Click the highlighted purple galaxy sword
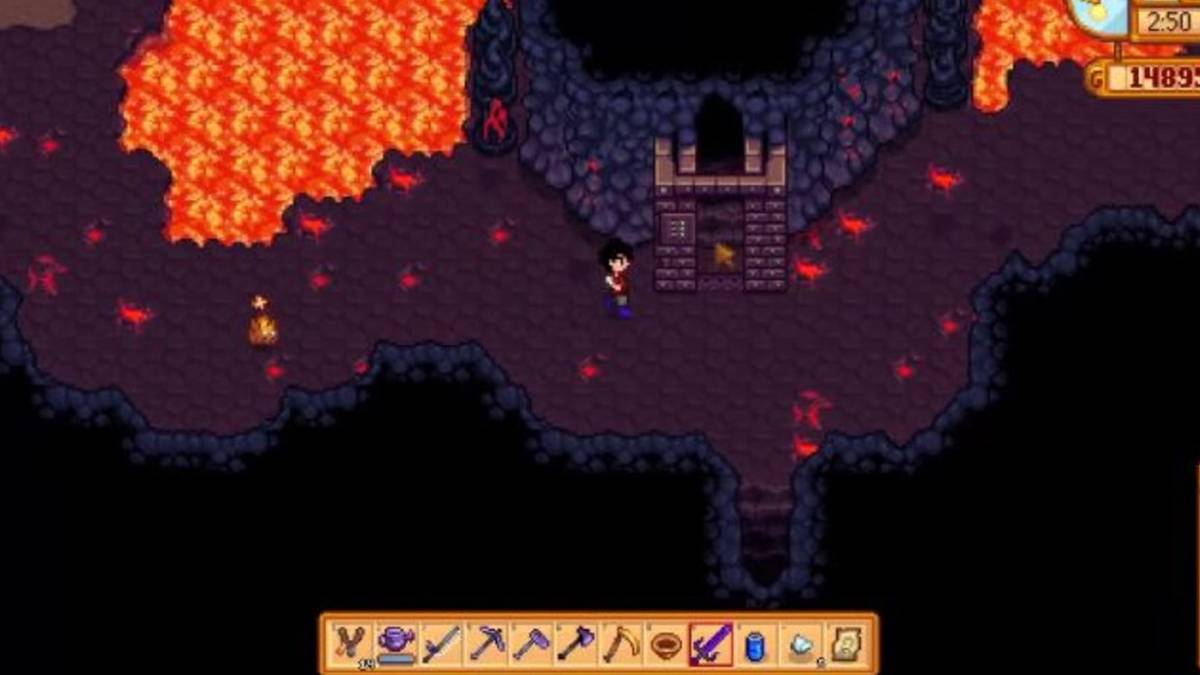The height and width of the screenshot is (675, 1200). pyautogui.click(x=711, y=643)
